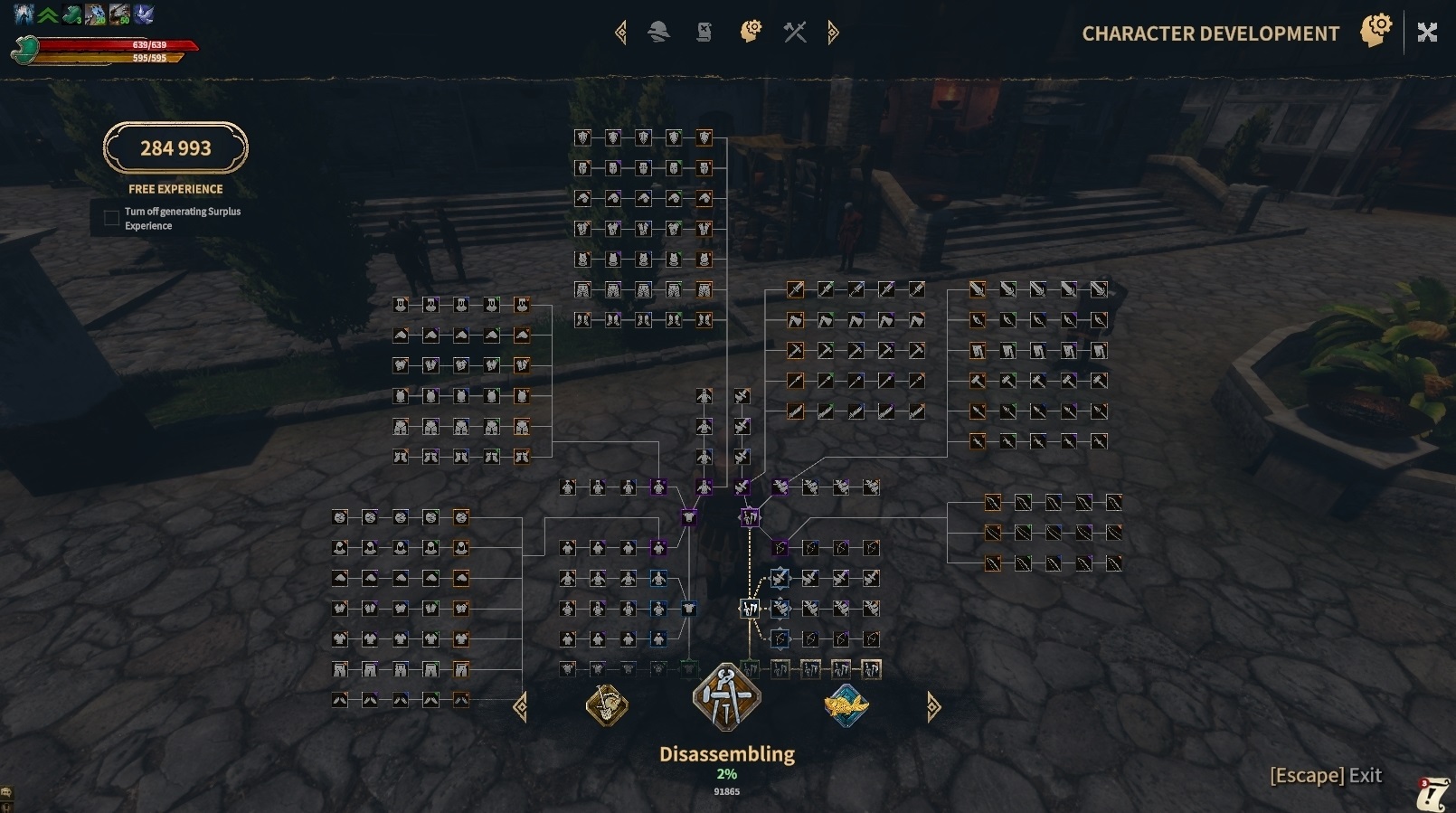Image resolution: width=1456 pixels, height=813 pixels.
Task: Select the Disassembling skill emblem
Action: coord(726,697)
